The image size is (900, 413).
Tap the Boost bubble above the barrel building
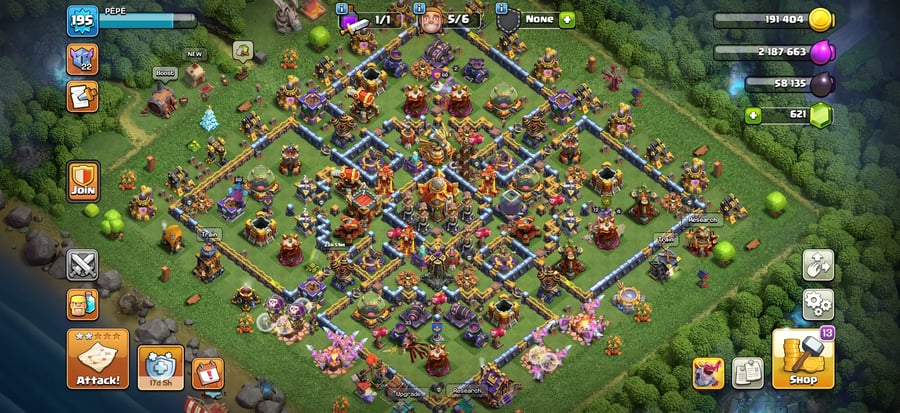[x=164, y=73]
